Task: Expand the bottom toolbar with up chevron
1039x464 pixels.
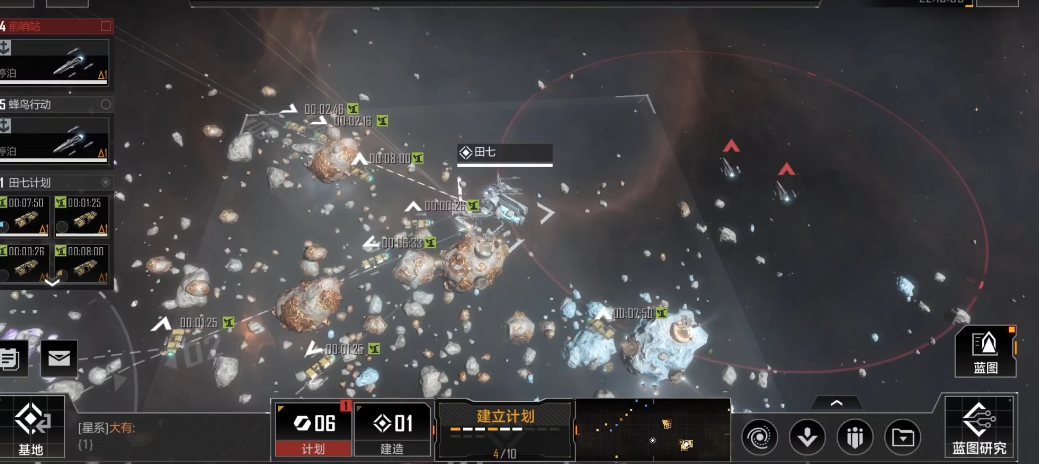Action: (x=836, y=402)
